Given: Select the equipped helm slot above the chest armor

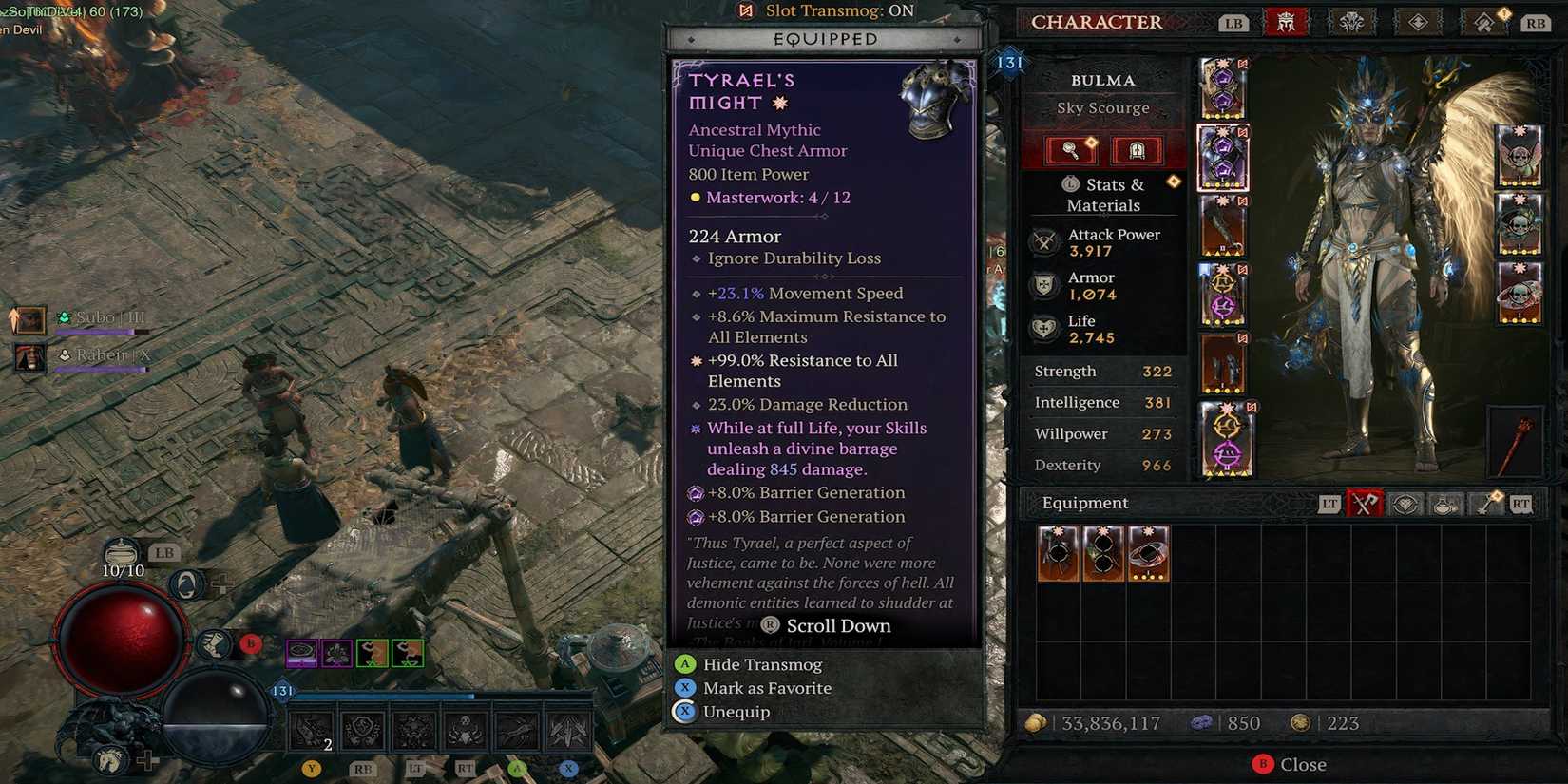Looking at the screenshot, I should 1223,88.
